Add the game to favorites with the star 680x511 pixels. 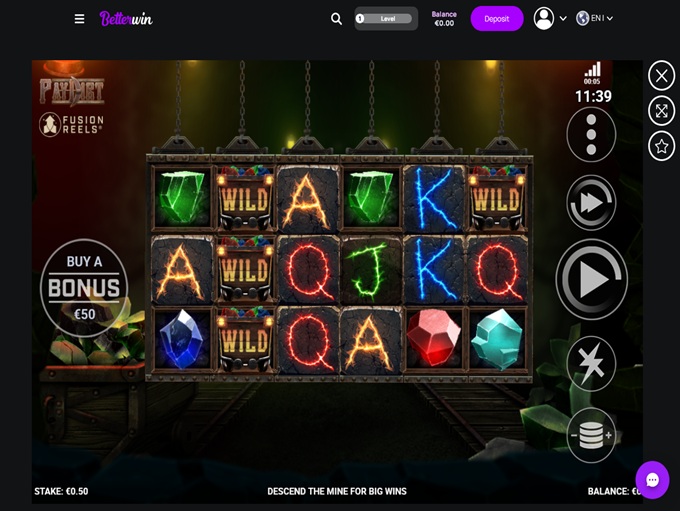pos(661,146)
